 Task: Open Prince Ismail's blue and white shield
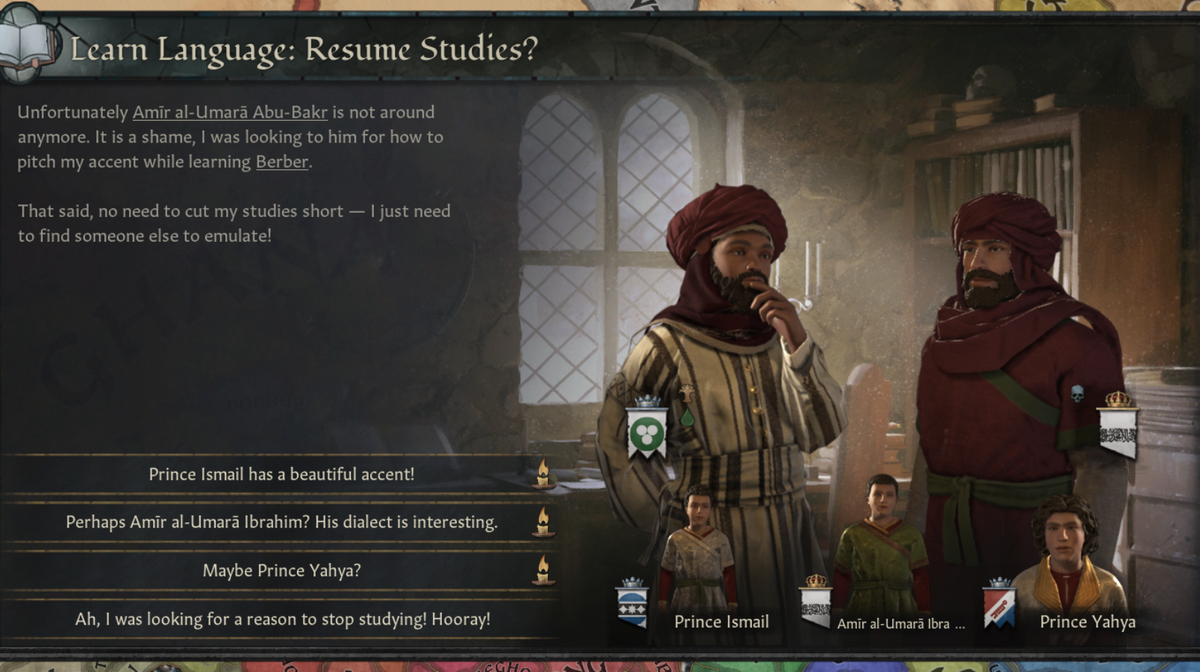(632, 602)
